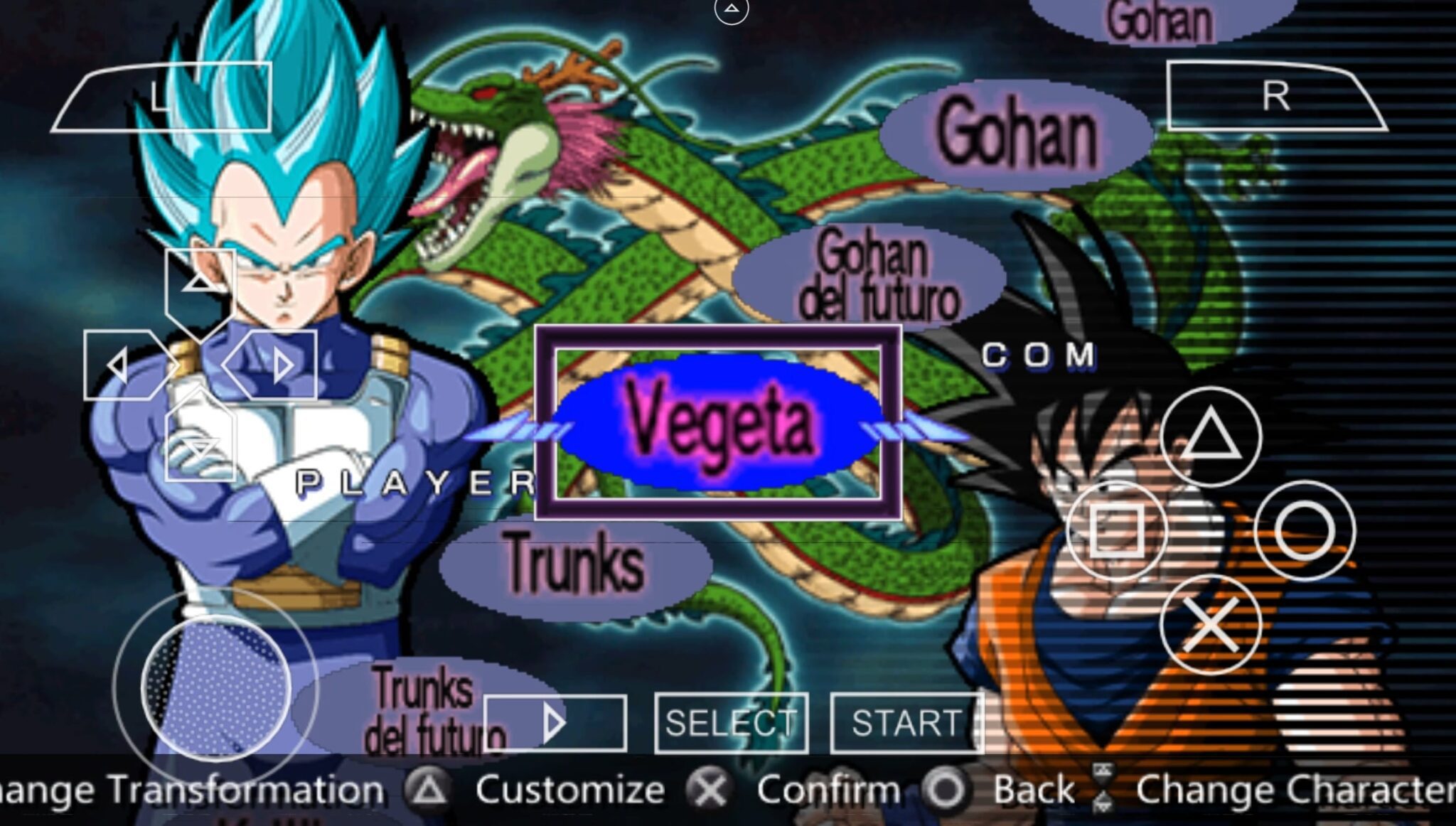This screenshot has width=1456, height=826.
Task: Tap the d-pad up arrow
Action: [x=200, y=284]
